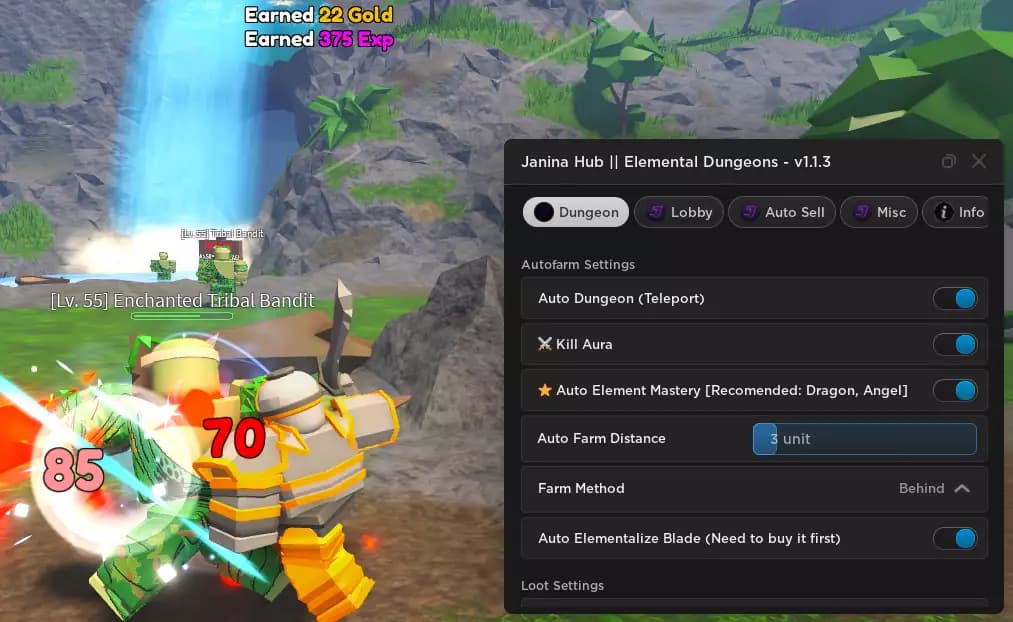Disable Auto Element Mastery toggle
Viewport: 1013px width, 622px height.
coord(954,390)
